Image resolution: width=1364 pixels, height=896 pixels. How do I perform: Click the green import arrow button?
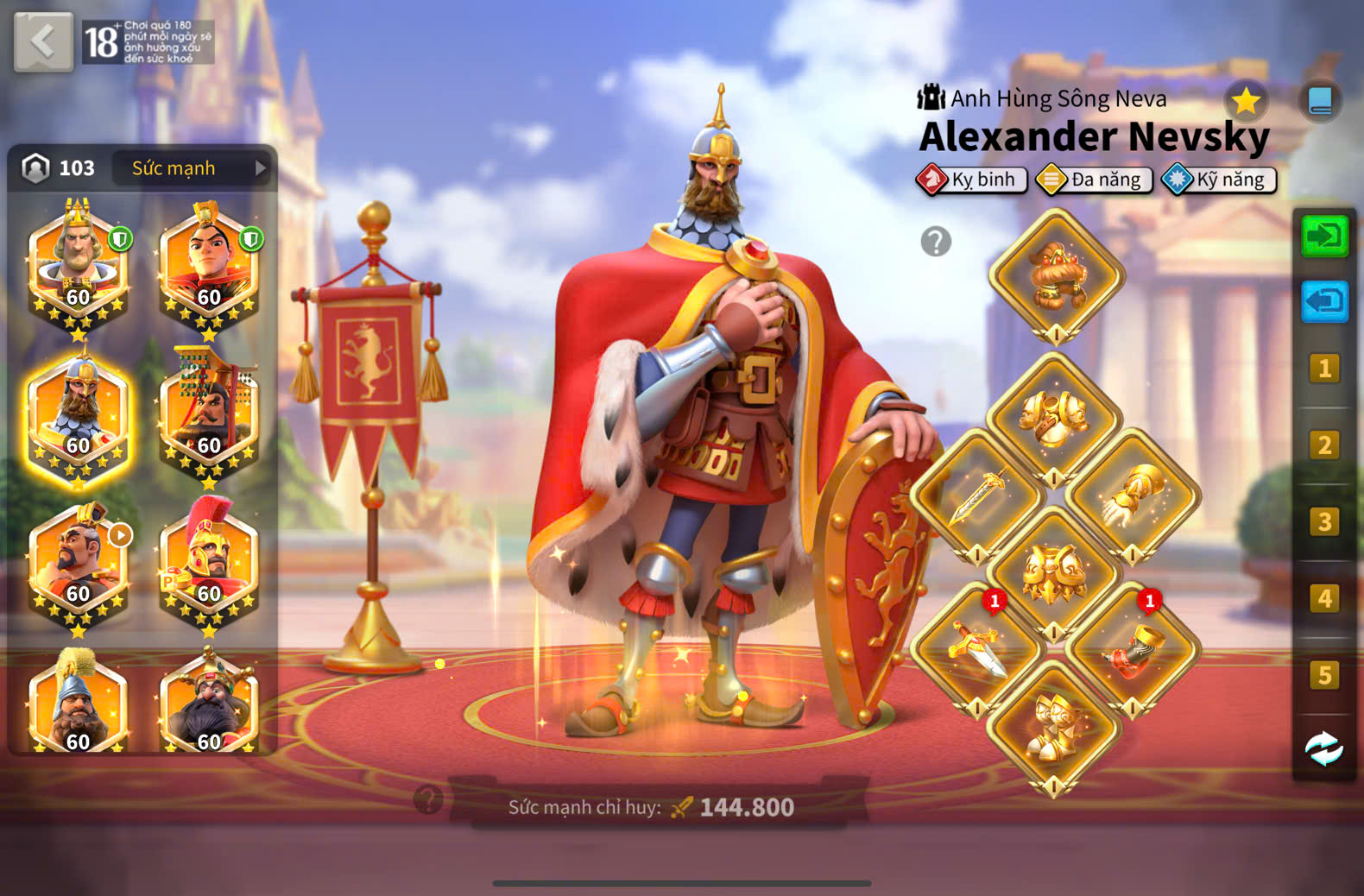pos(1324,236)
